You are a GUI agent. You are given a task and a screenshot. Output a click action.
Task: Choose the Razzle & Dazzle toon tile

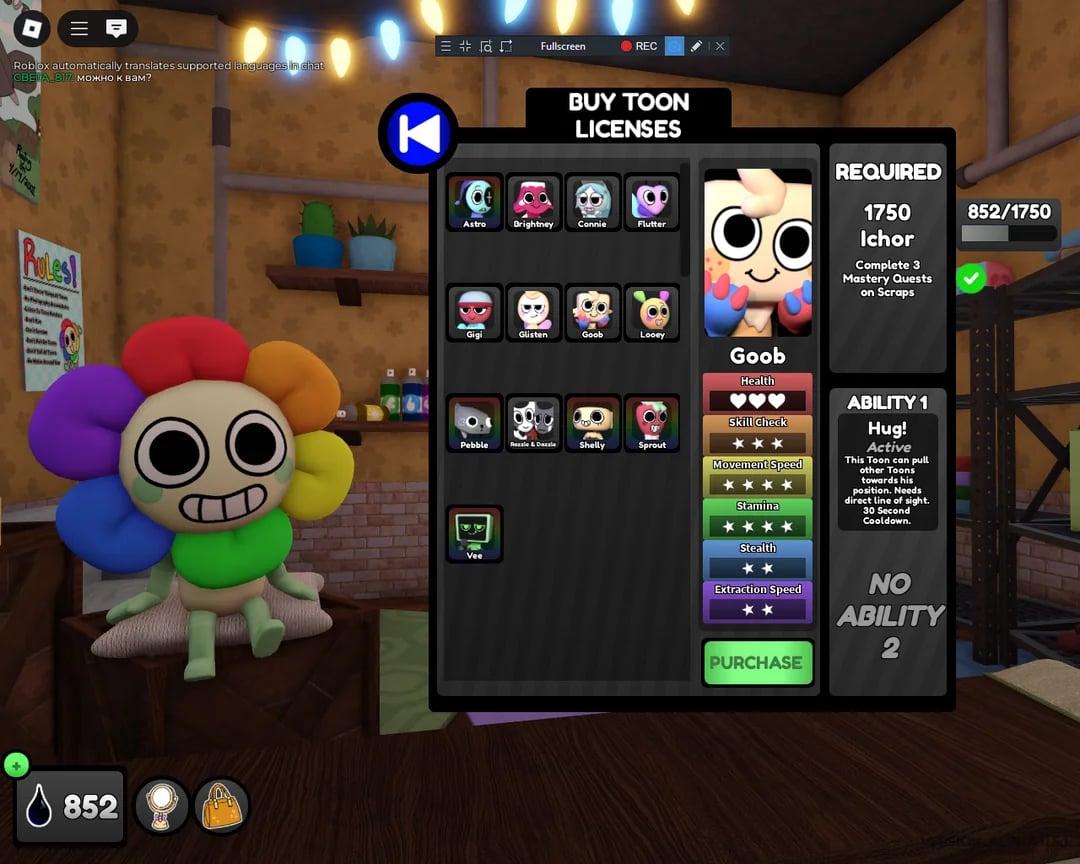pyautogui.click(x=533, y=423)
